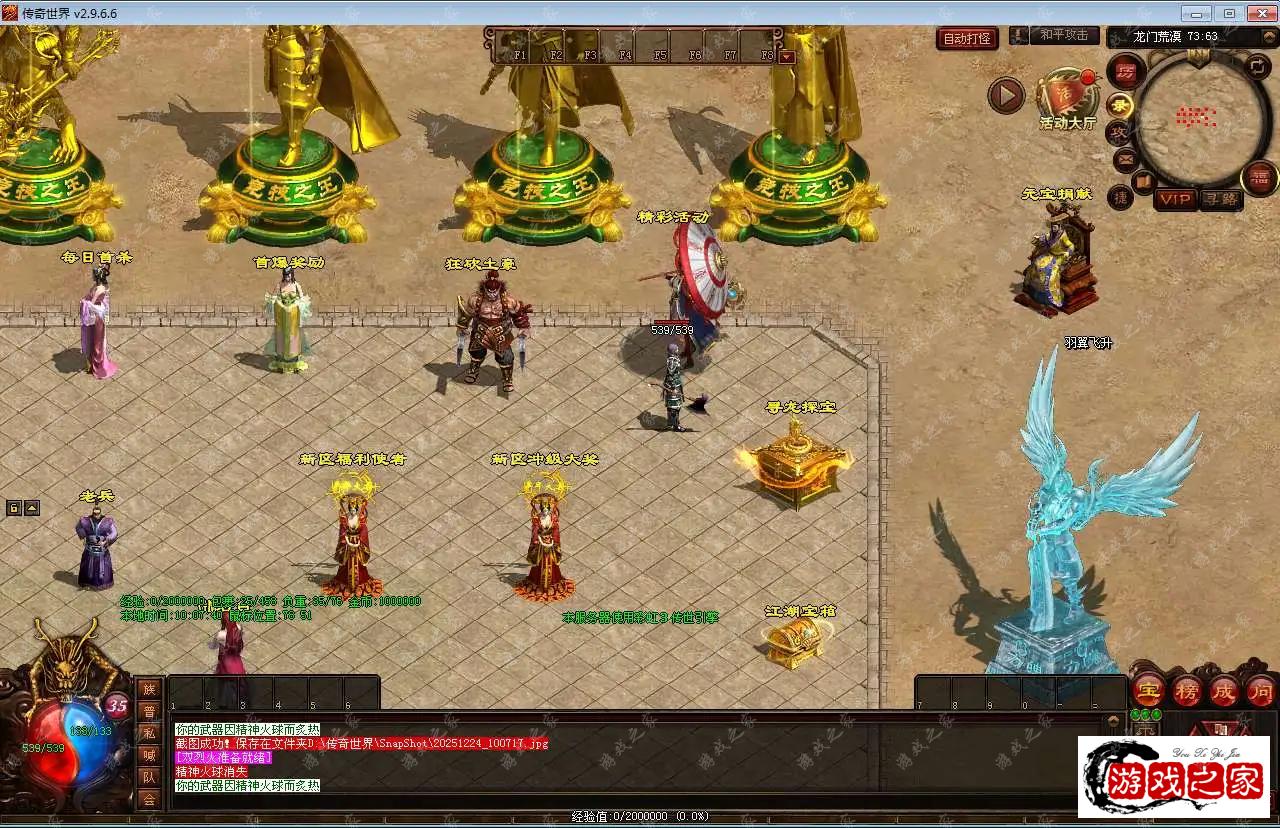Open the mail envelope icon

(x=1125, y=159)
